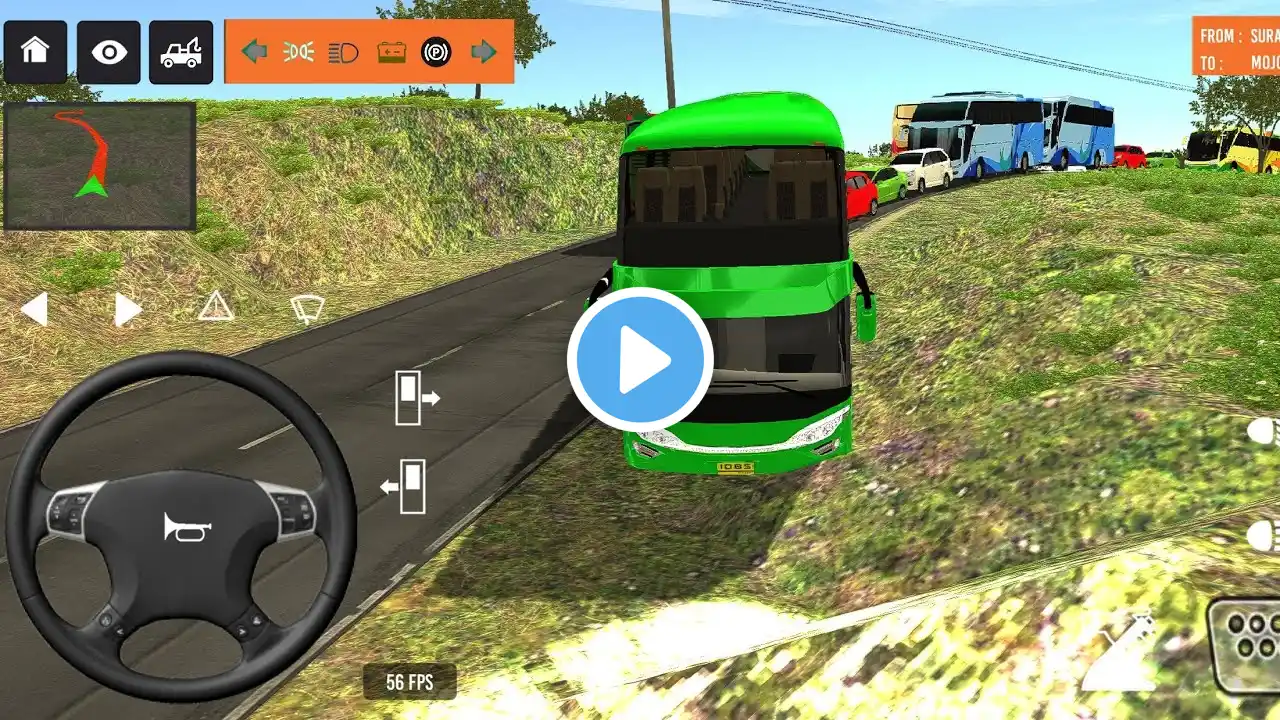This screenshot has height=720, width=1280.
Task: Toggle the fog lights icon
Action: [298, 52]
